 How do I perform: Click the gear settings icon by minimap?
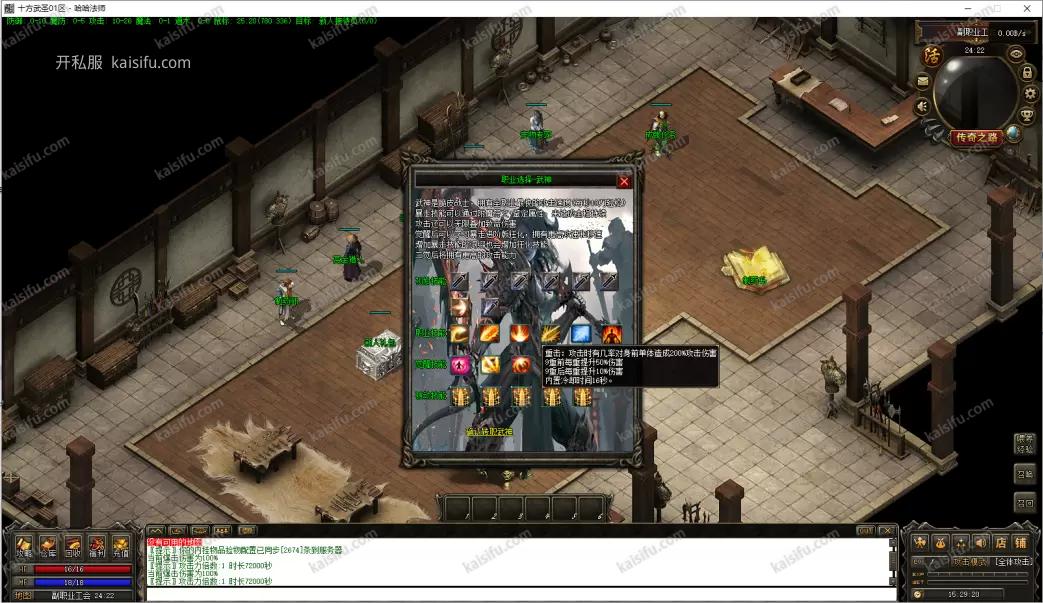[x=1027, y=94]
